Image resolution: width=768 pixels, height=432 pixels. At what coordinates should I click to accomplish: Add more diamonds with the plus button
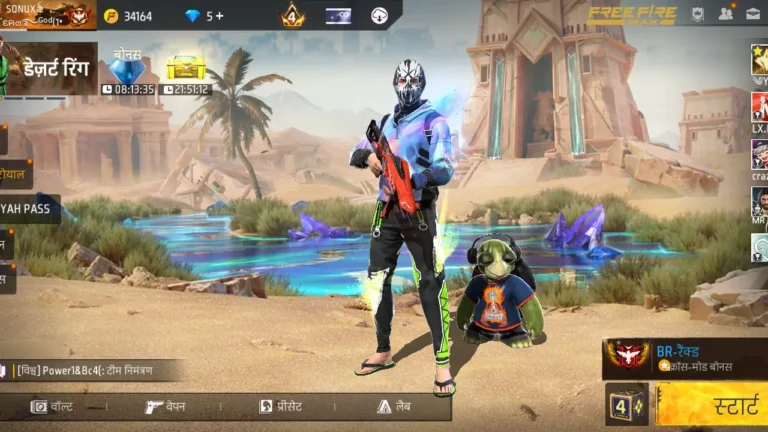tap(220, 16)
